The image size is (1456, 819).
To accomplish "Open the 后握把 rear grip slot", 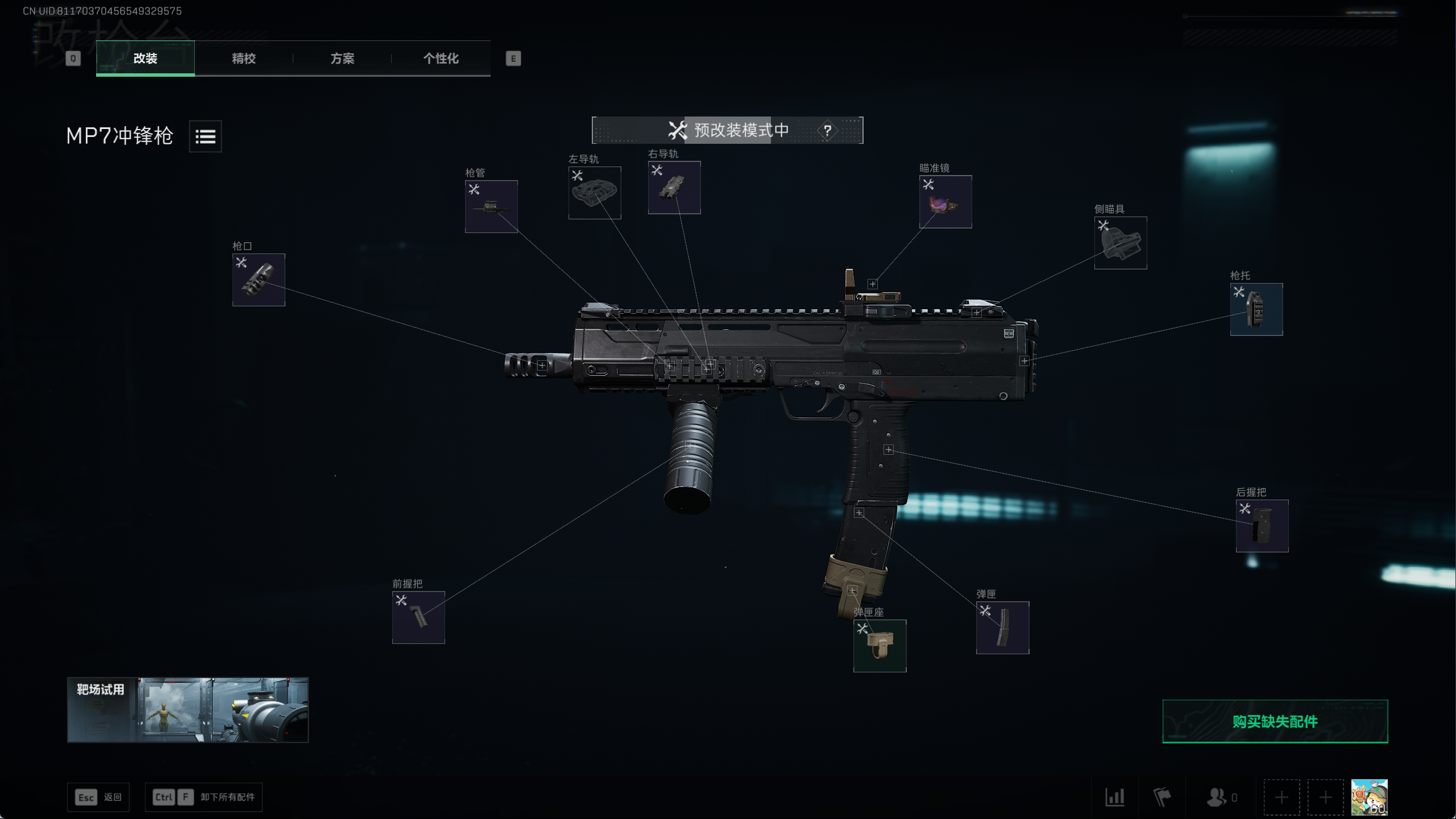I will tap(1262, 526).
